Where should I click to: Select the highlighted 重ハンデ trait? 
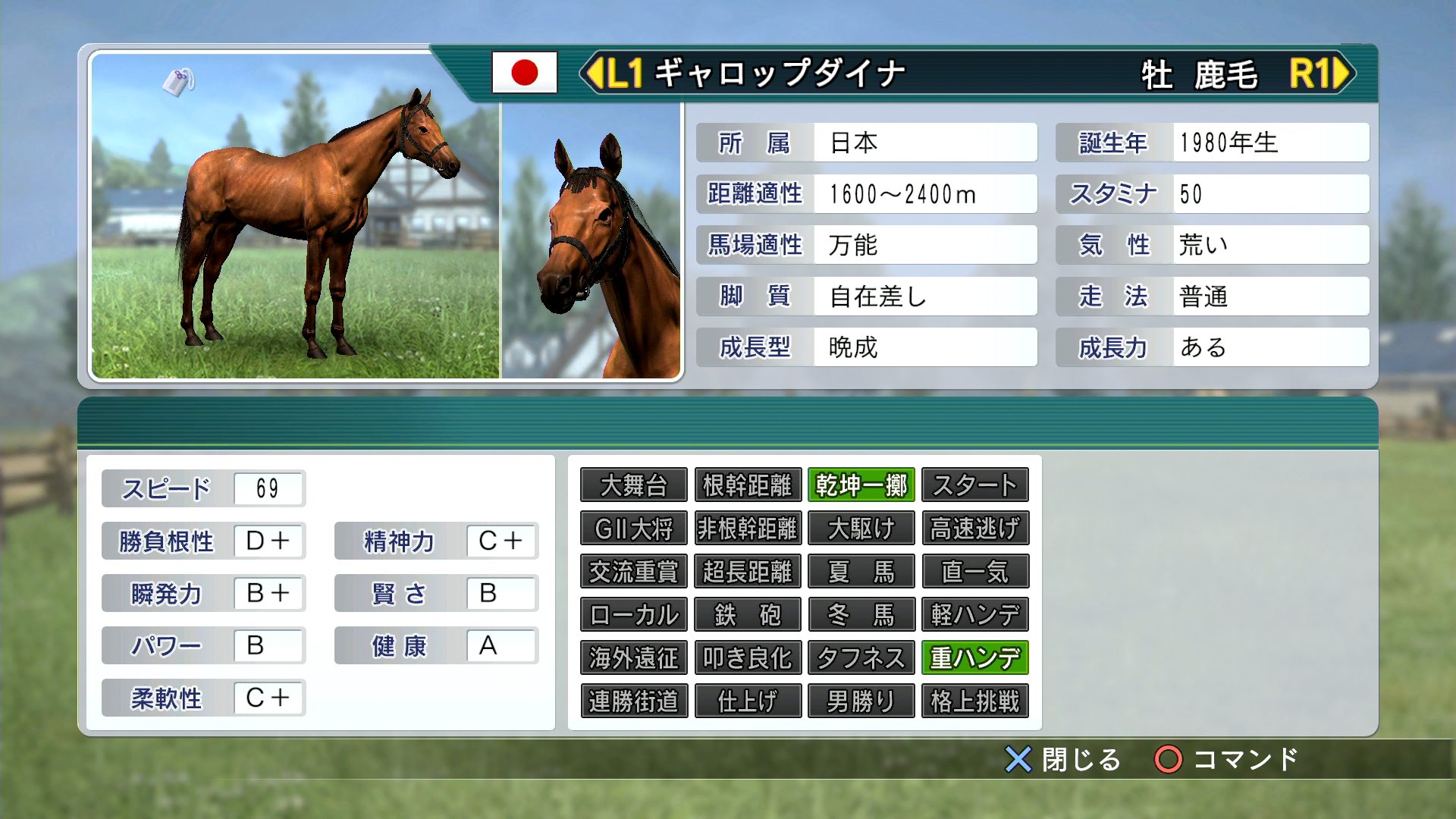tap(975, 658)
